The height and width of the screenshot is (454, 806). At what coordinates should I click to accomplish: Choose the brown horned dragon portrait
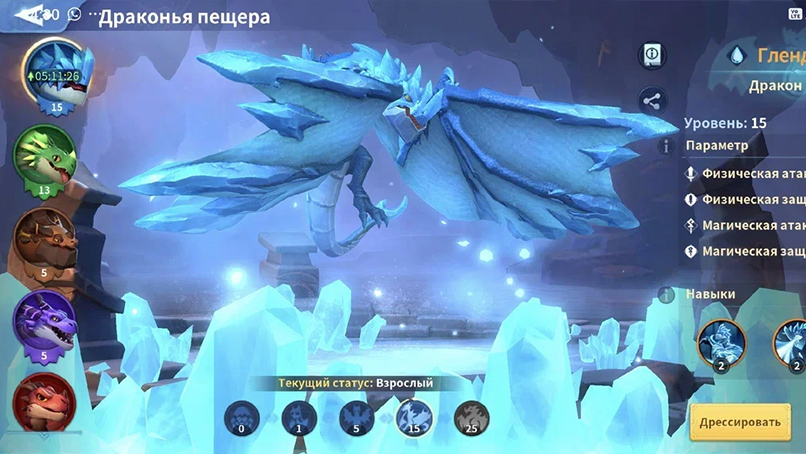[43, 240]
